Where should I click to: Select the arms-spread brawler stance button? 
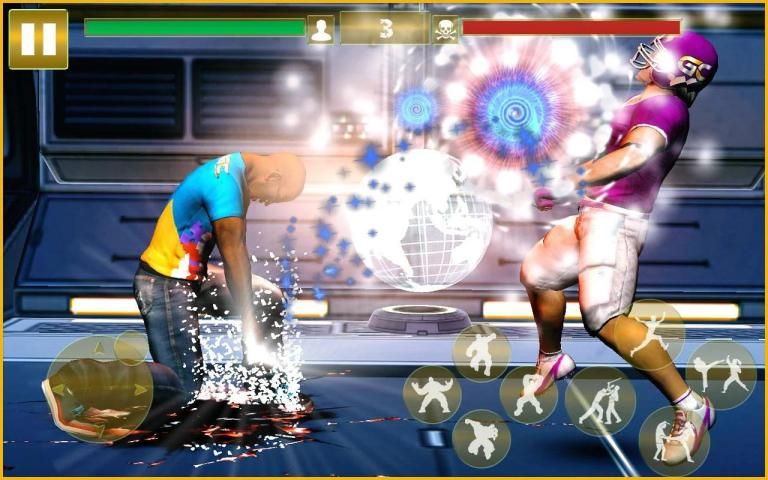432,394
